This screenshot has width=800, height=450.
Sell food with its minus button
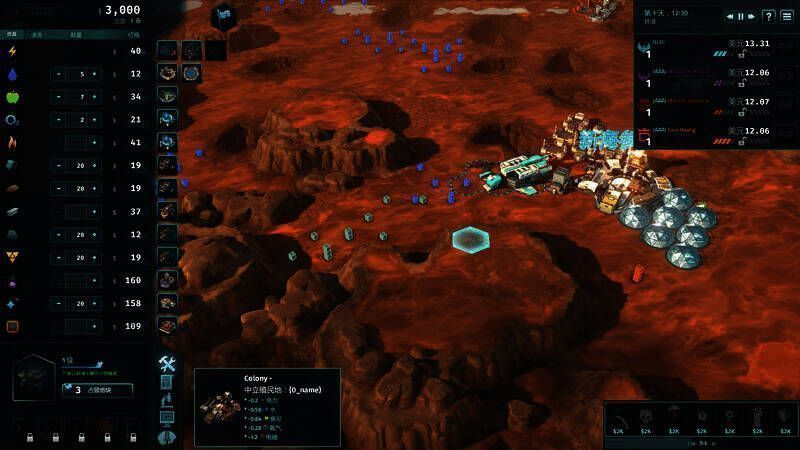pyautogui.click(x=59, y=97)
